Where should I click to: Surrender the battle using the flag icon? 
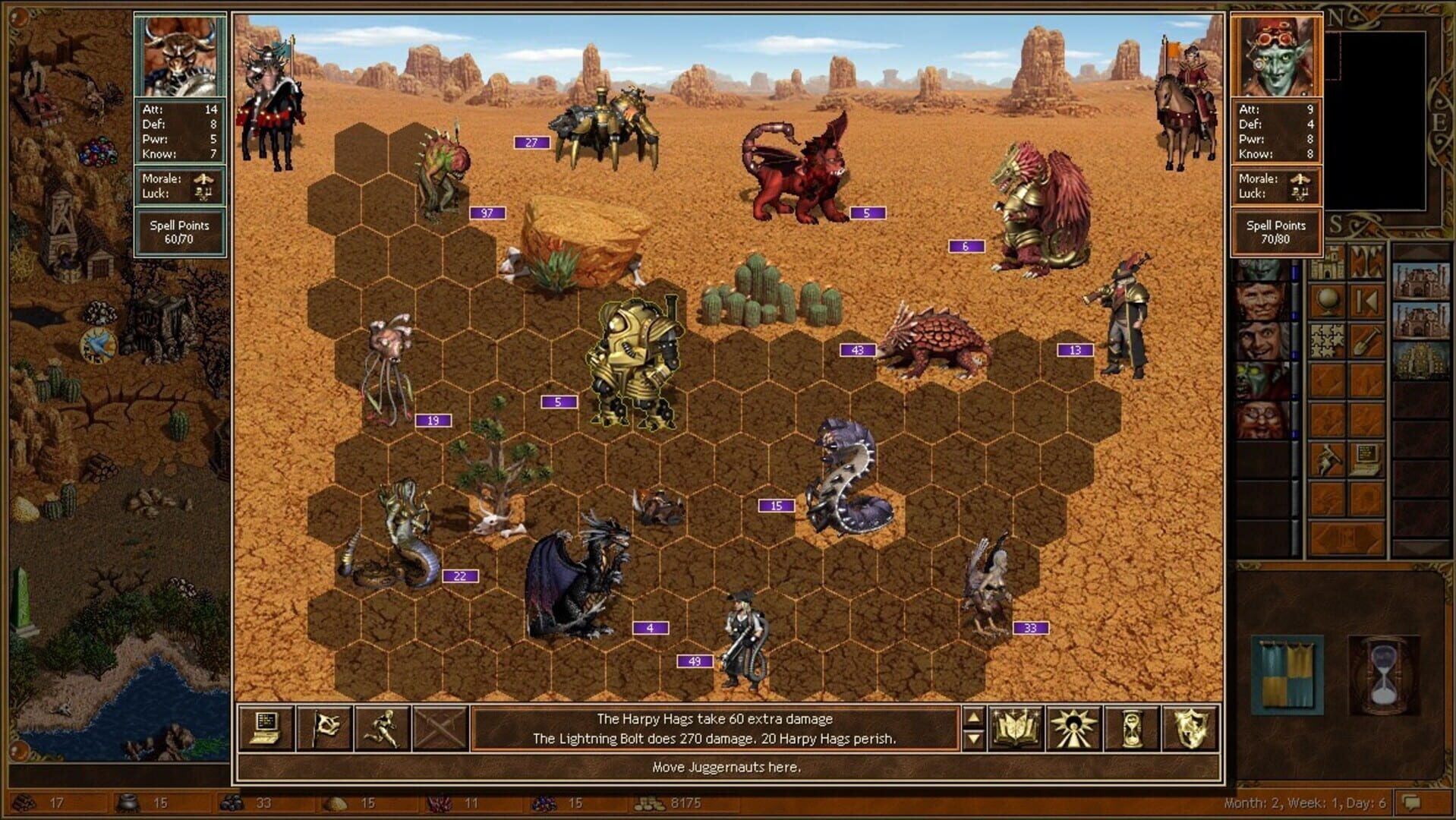(326, 730)
